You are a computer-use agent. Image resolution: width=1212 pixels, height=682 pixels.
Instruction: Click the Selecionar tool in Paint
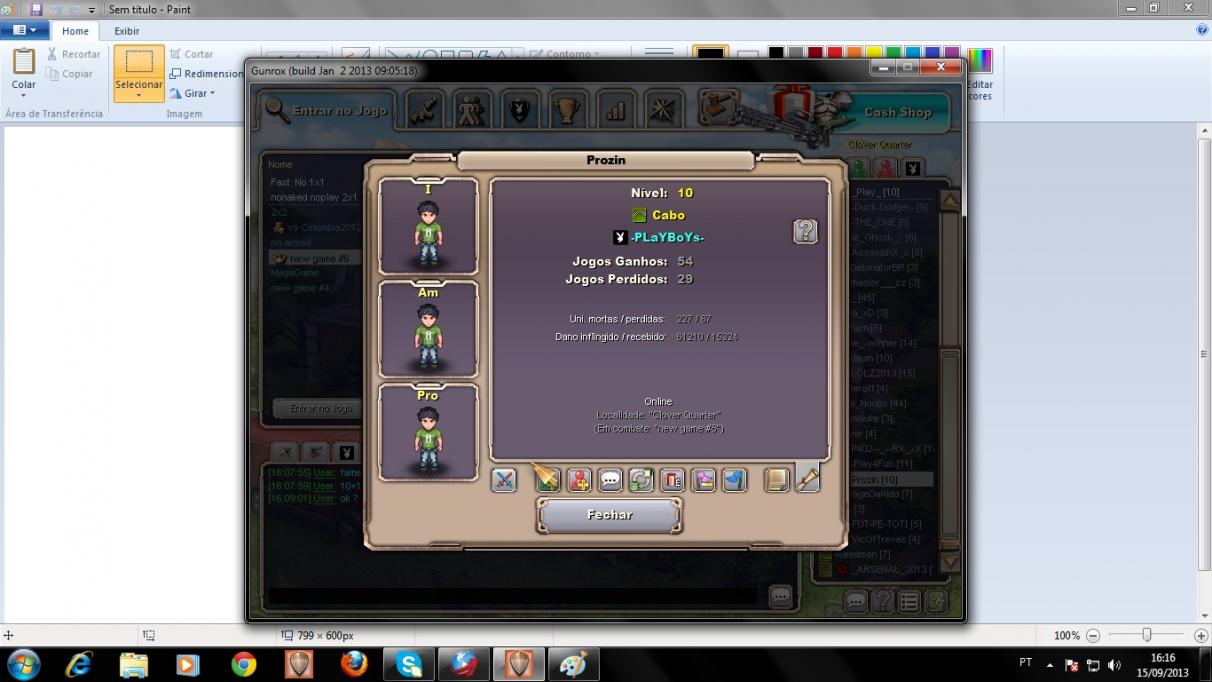139,73
